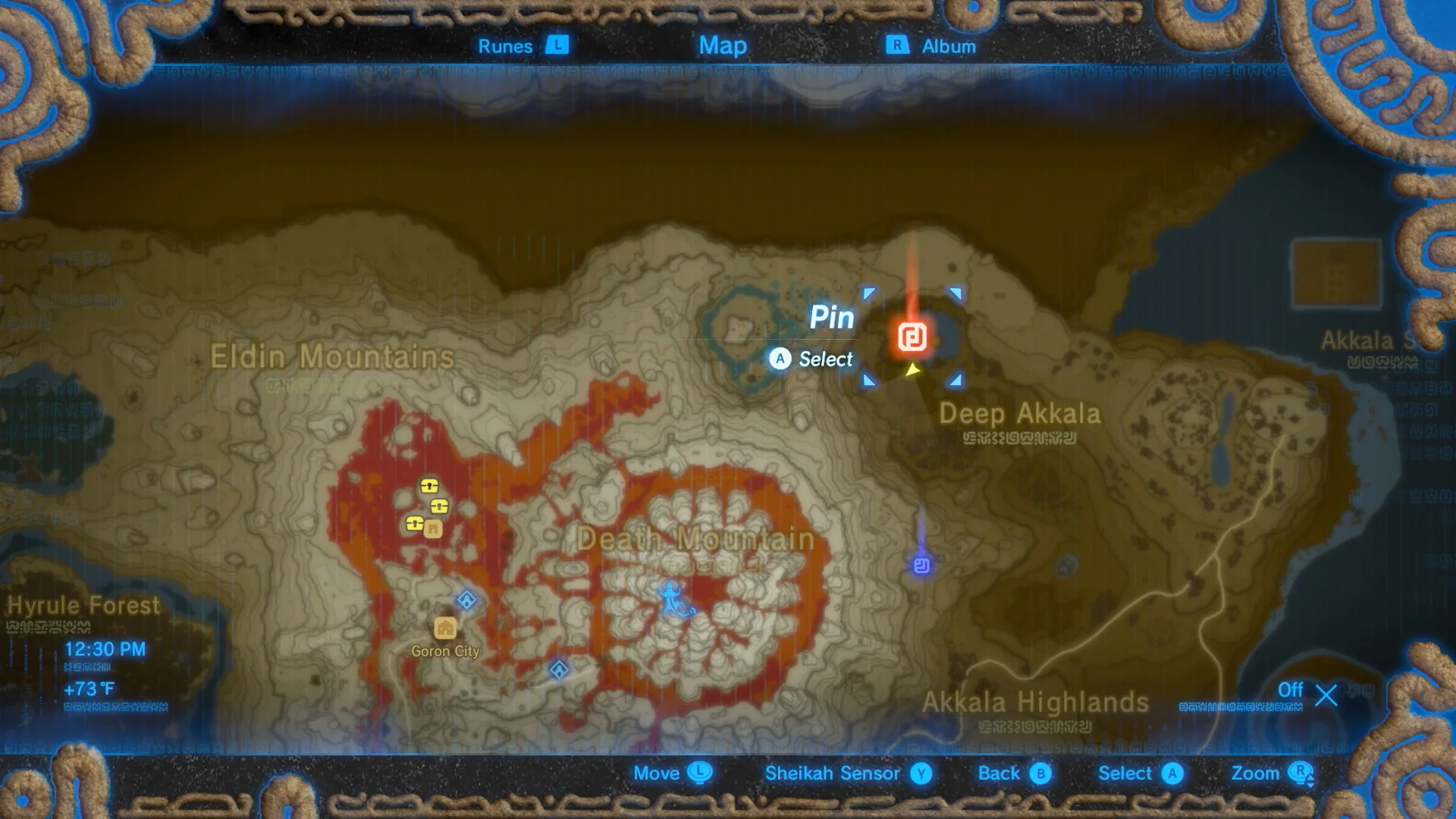Select the shrine icon south of Death Mountain

tap(559, 669)
